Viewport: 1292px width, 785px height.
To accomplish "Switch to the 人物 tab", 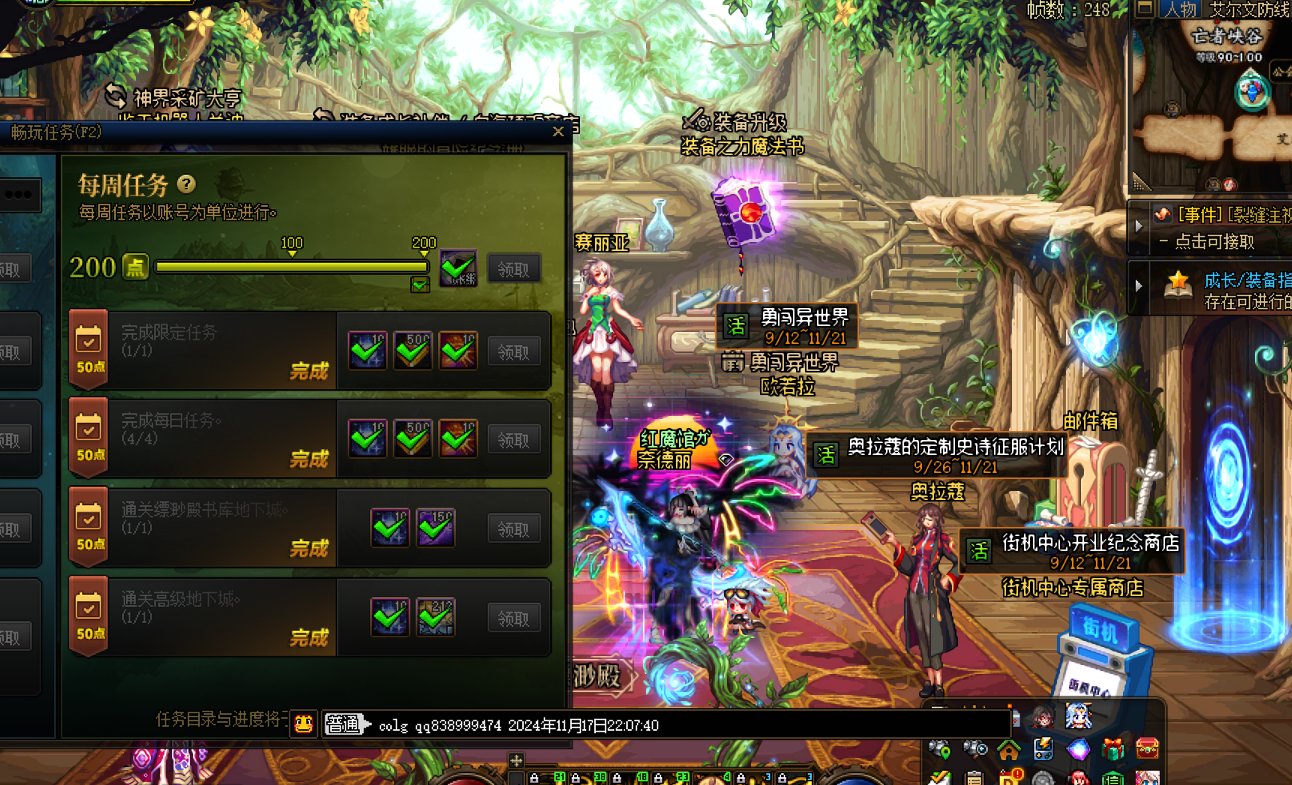I will 1179,9.
